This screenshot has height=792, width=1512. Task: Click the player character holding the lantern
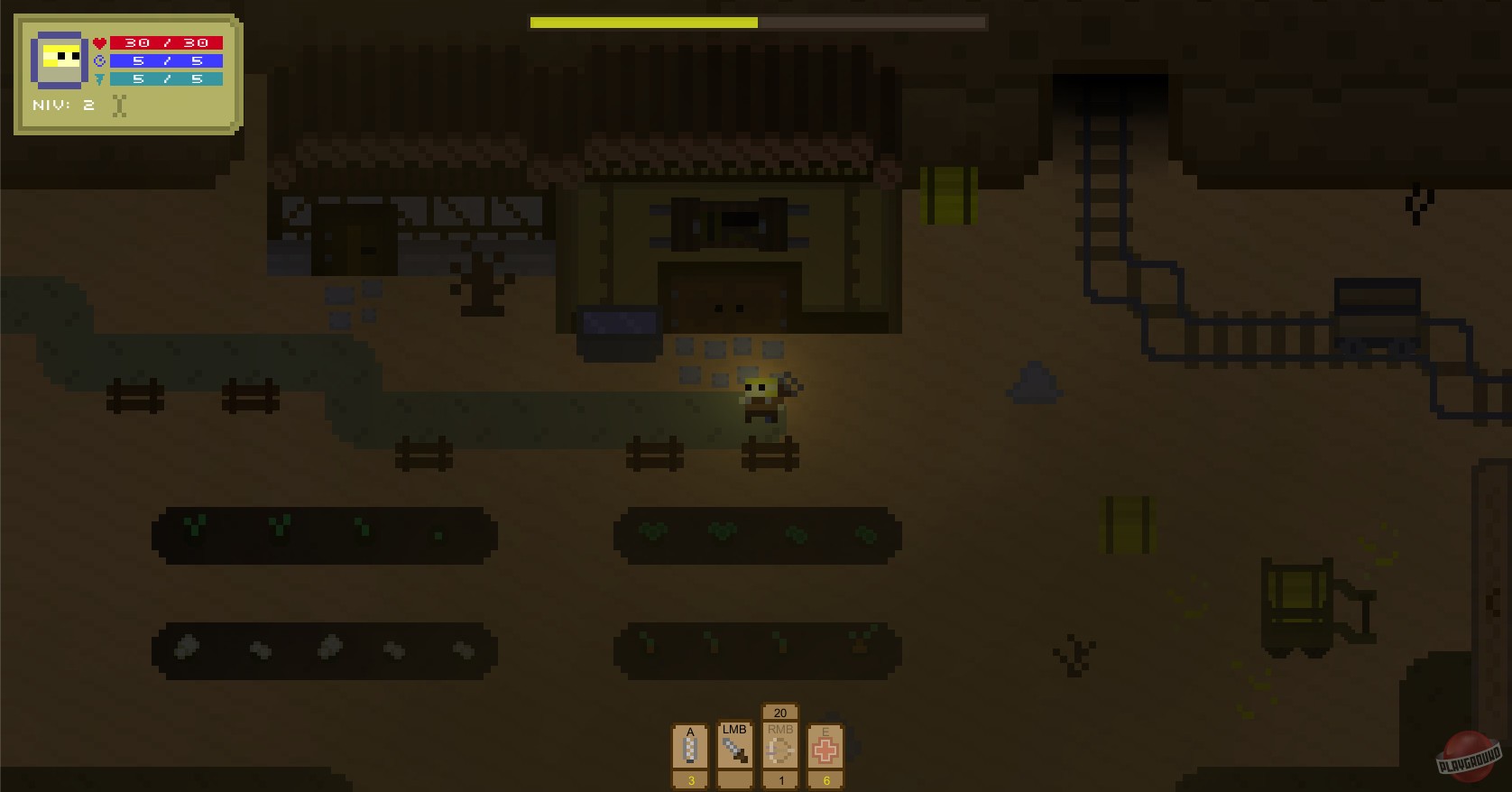(x=762, y=397)
